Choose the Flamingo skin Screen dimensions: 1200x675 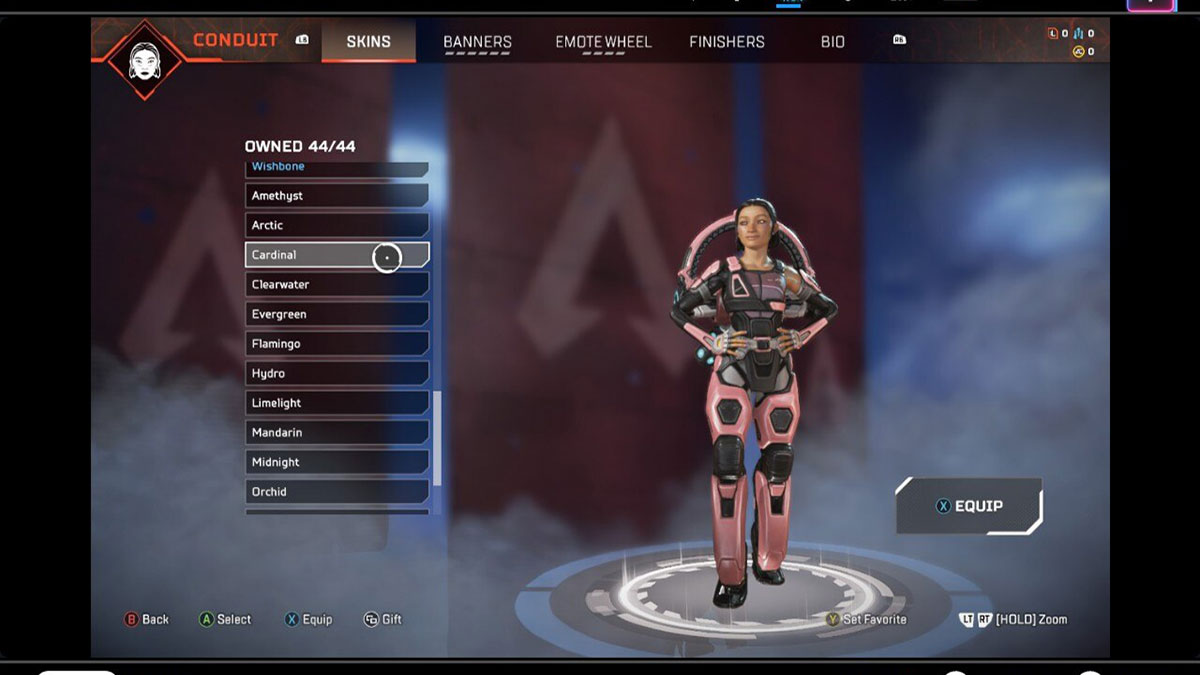336,344
